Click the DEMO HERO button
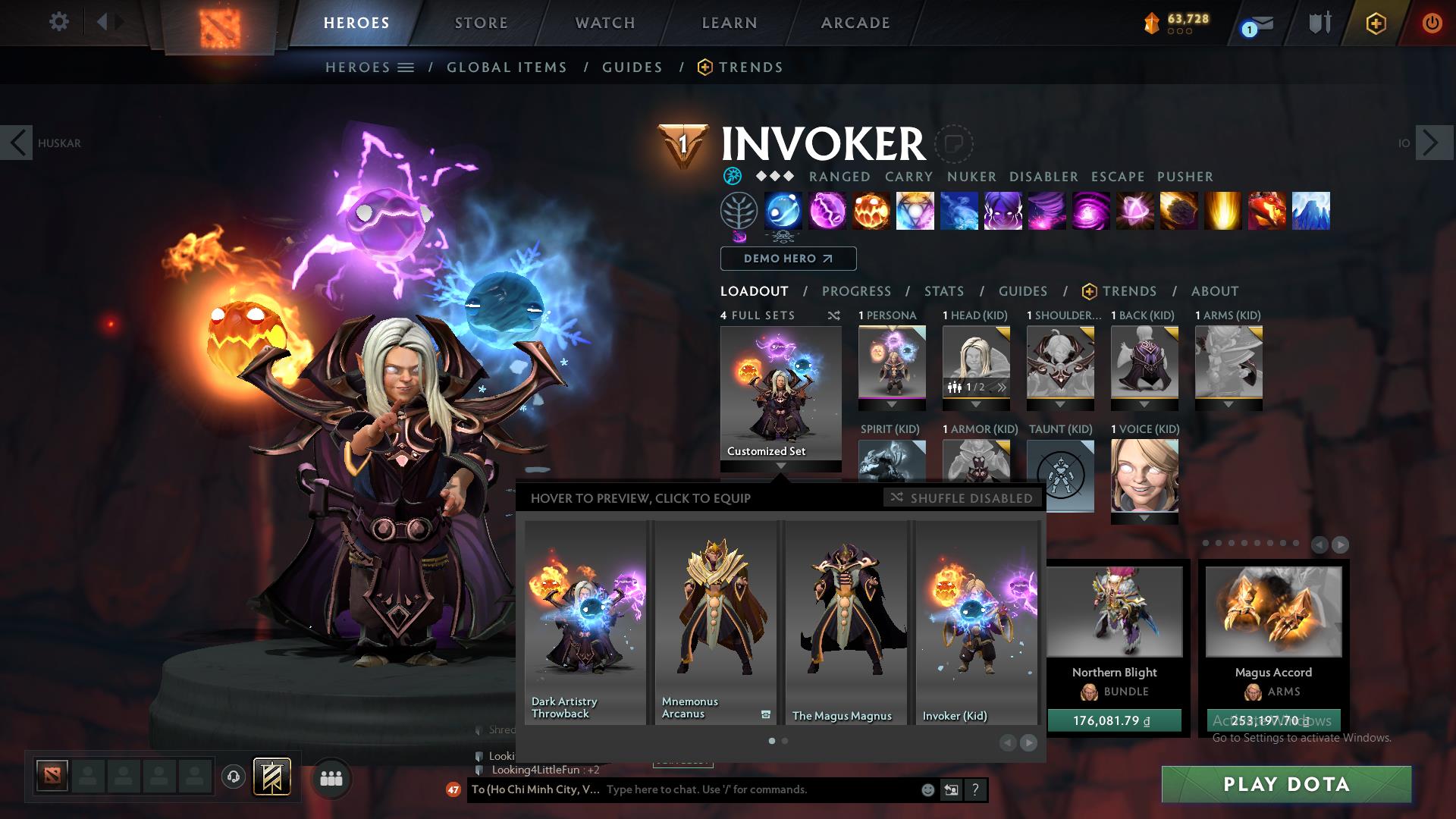Image resolution: width=1456 pixels, height=819 pixels. tap(787, 259)
